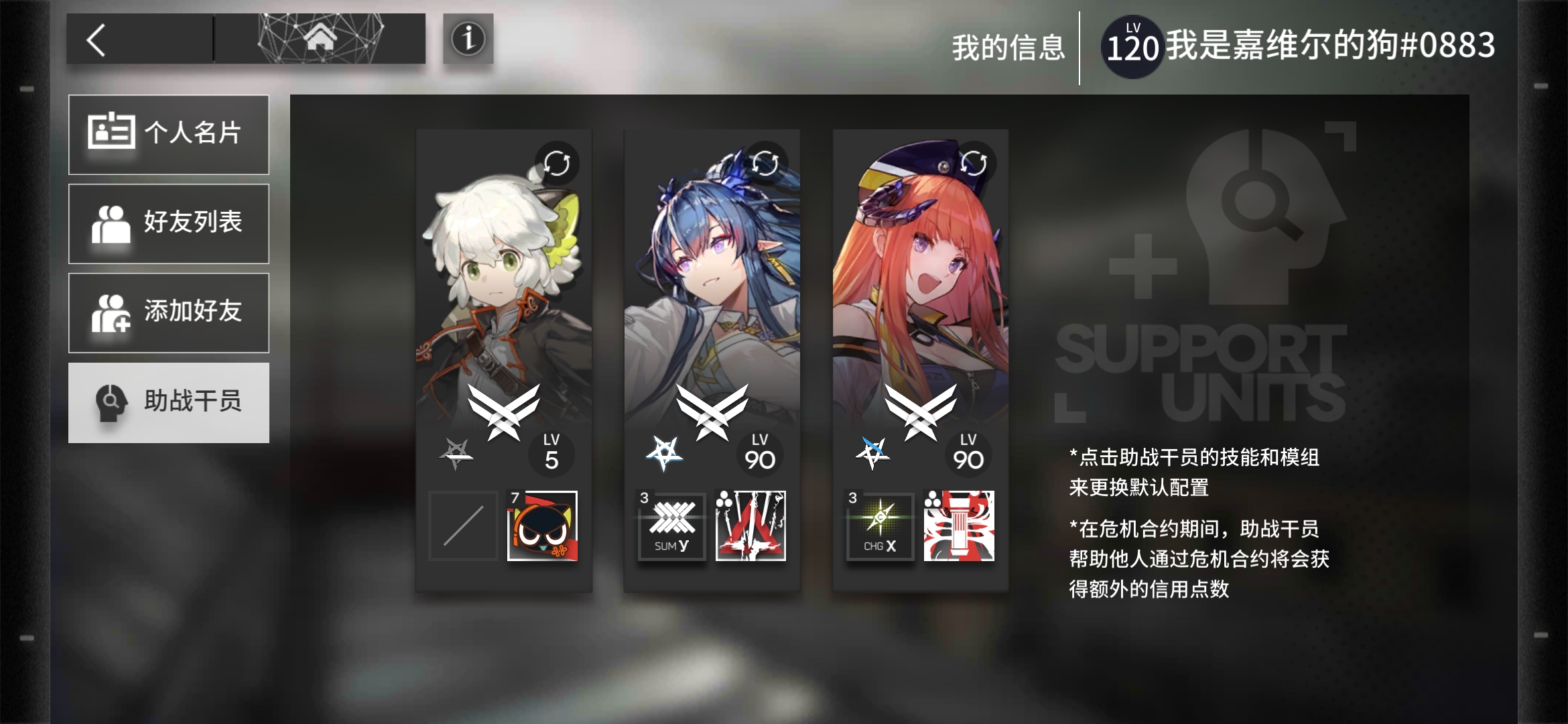Swap the white-haired support operator
This screenshot has height=724, width=1568.
point(556,163)
